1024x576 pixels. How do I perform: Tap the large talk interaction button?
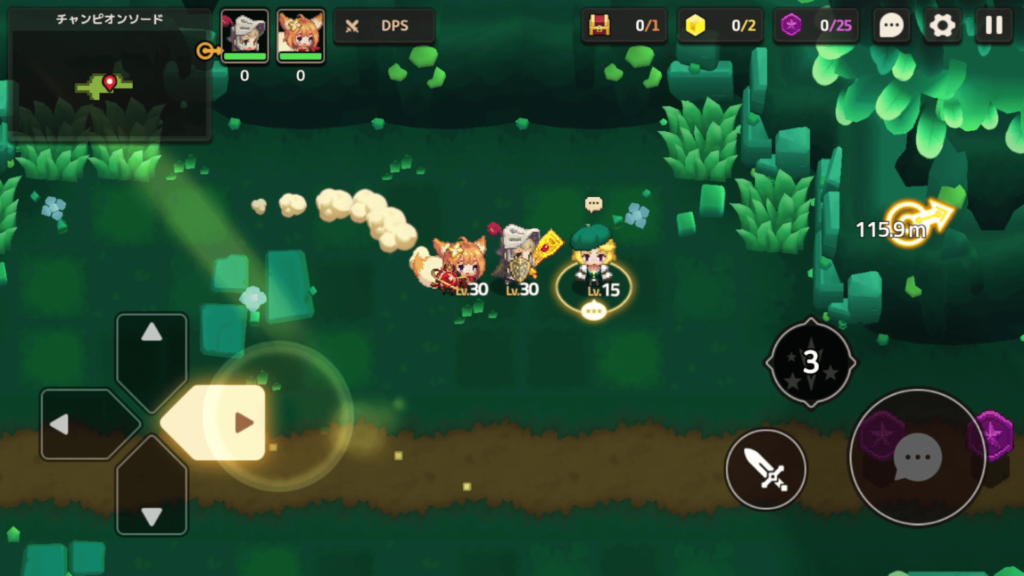917,457
